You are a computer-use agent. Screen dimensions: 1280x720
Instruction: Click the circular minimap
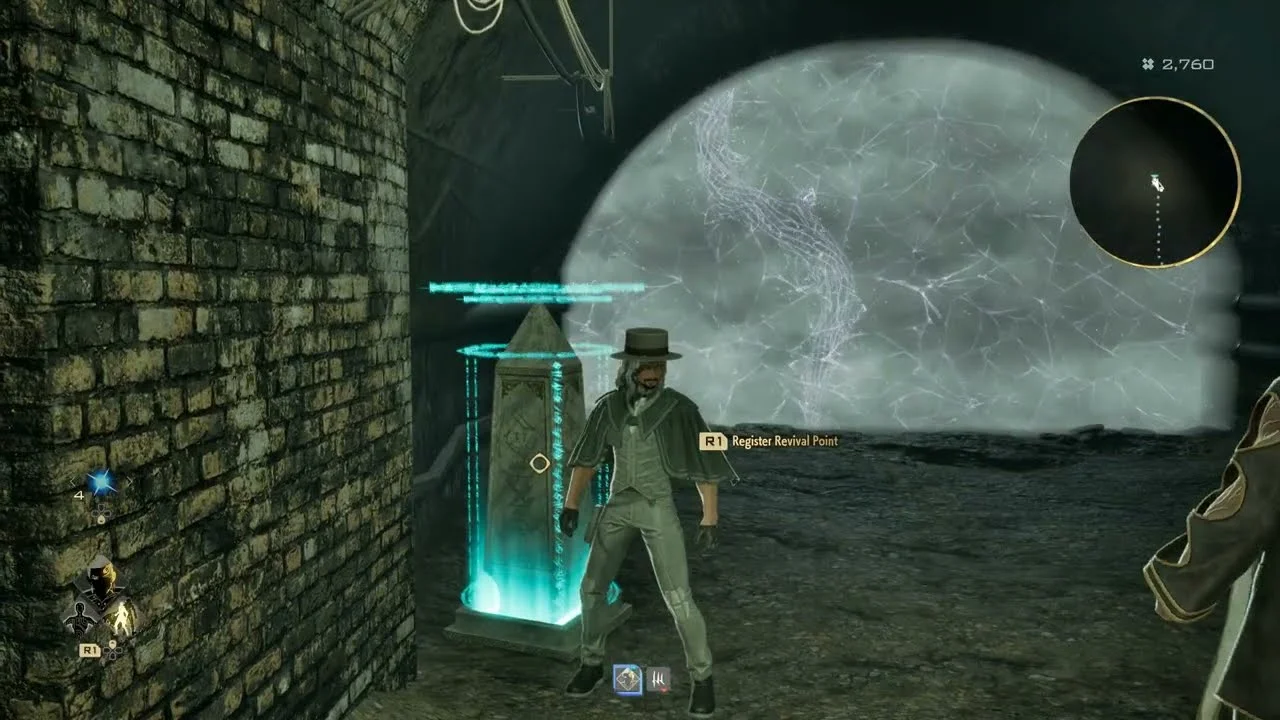point(1155,182)
